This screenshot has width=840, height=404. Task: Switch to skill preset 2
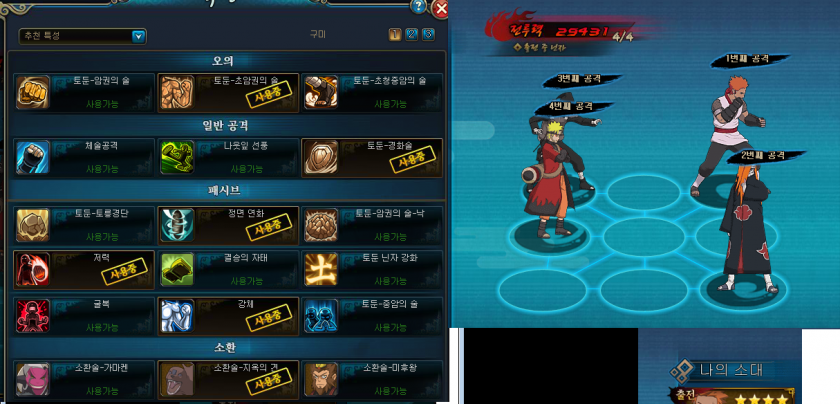pyautogui.click(x=412, y=35)
